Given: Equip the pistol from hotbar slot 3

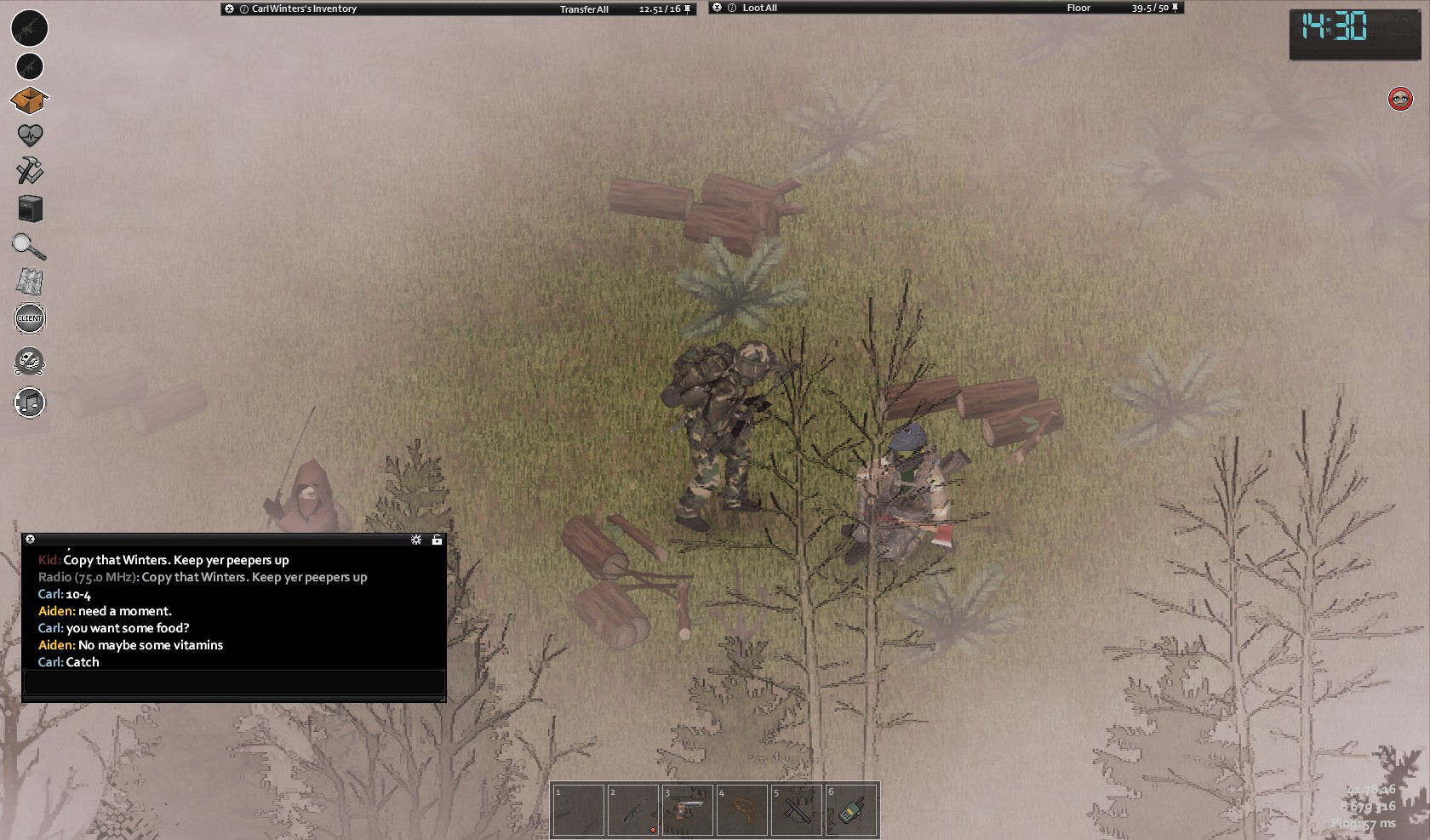Looking at the screenshot, I should [687, 809].
